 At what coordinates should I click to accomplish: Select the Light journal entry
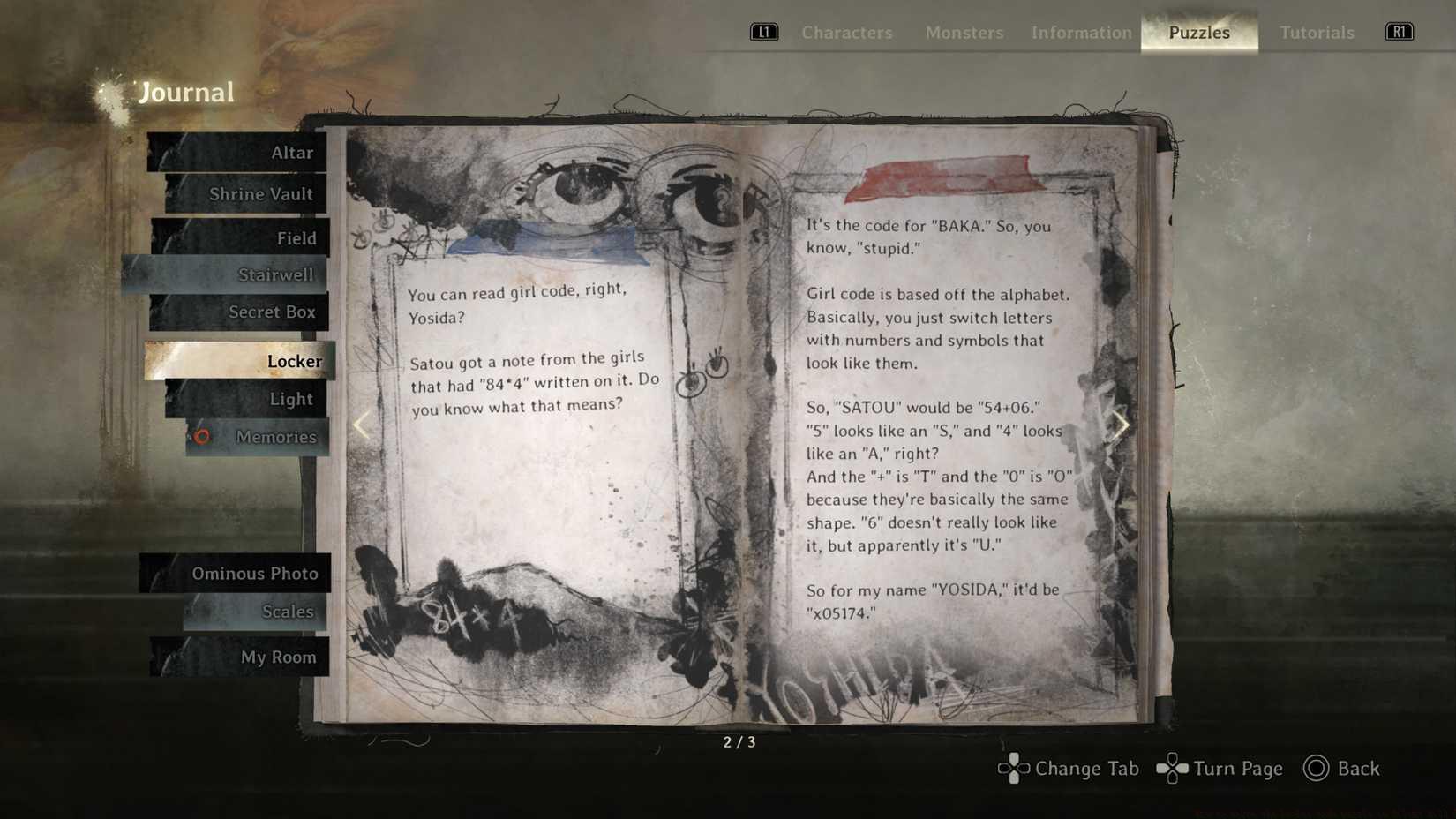[x=291, y=399]
